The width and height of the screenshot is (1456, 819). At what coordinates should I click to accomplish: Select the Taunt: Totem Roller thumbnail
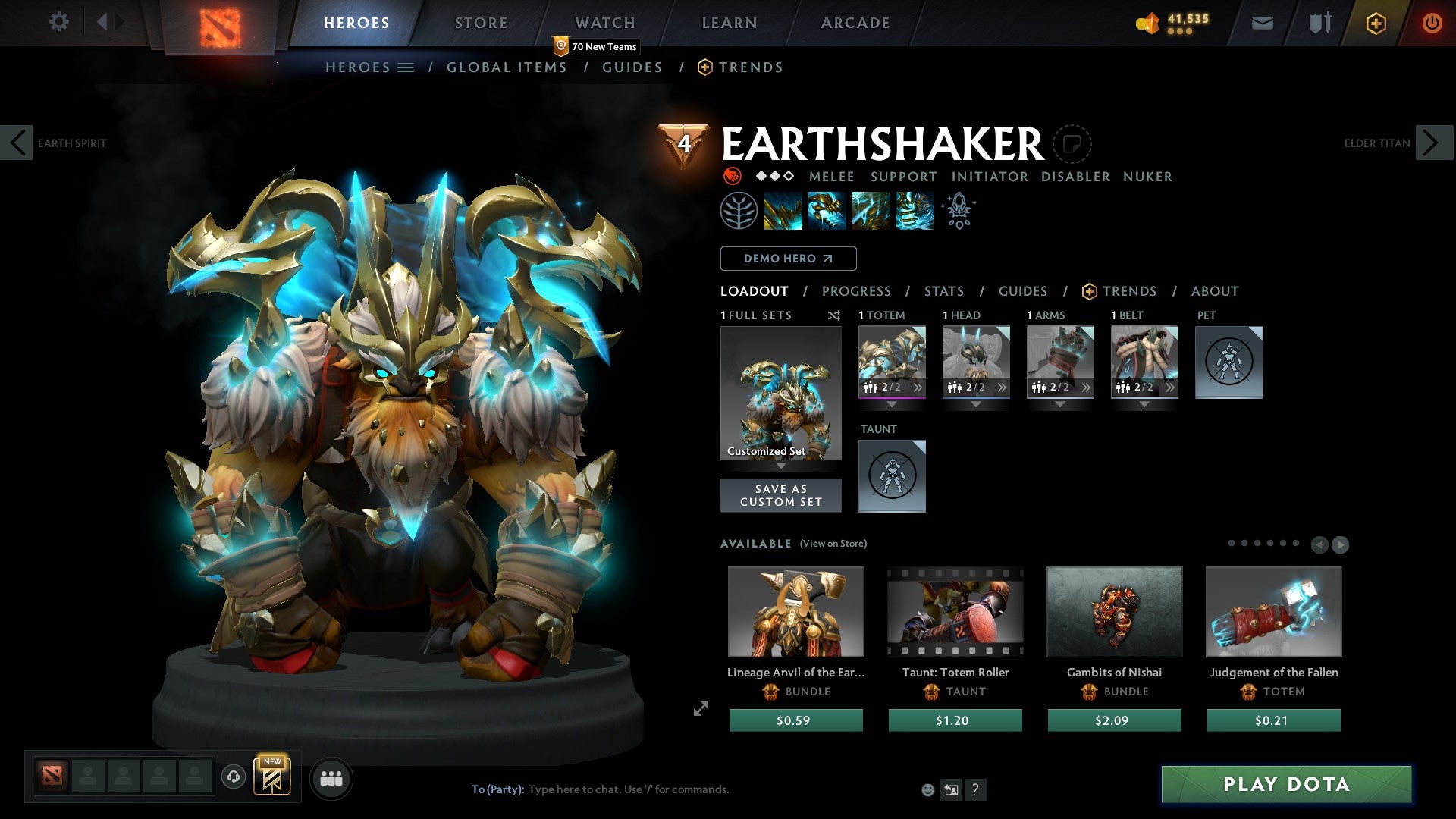(x=954, y=611)
